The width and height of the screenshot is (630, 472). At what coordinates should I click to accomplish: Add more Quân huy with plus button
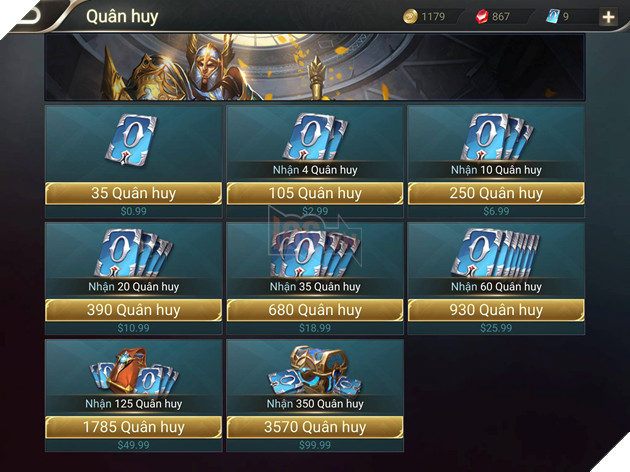point(608,16)
